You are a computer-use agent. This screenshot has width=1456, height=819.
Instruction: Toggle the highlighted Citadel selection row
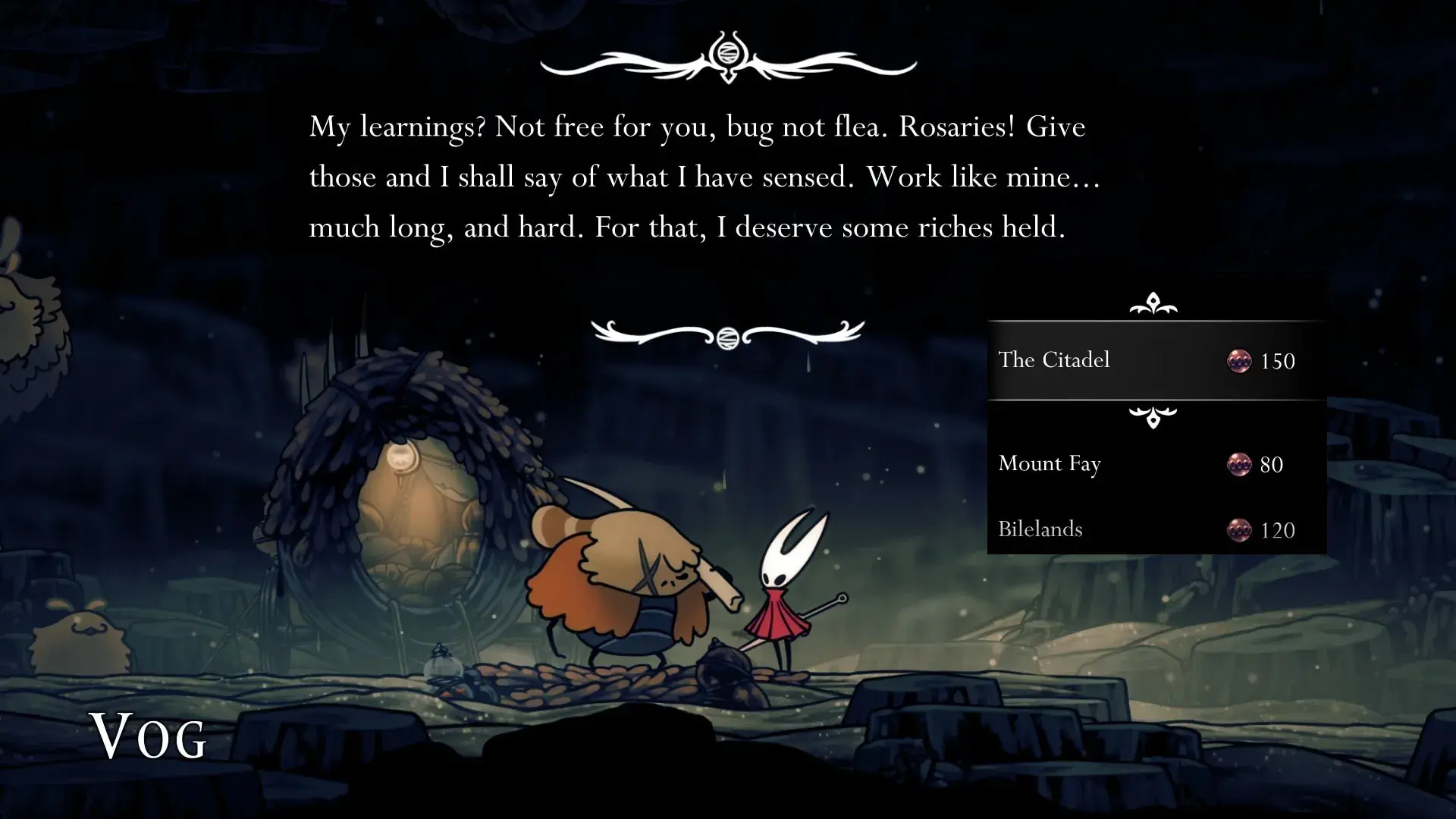tap(1137, 361)
